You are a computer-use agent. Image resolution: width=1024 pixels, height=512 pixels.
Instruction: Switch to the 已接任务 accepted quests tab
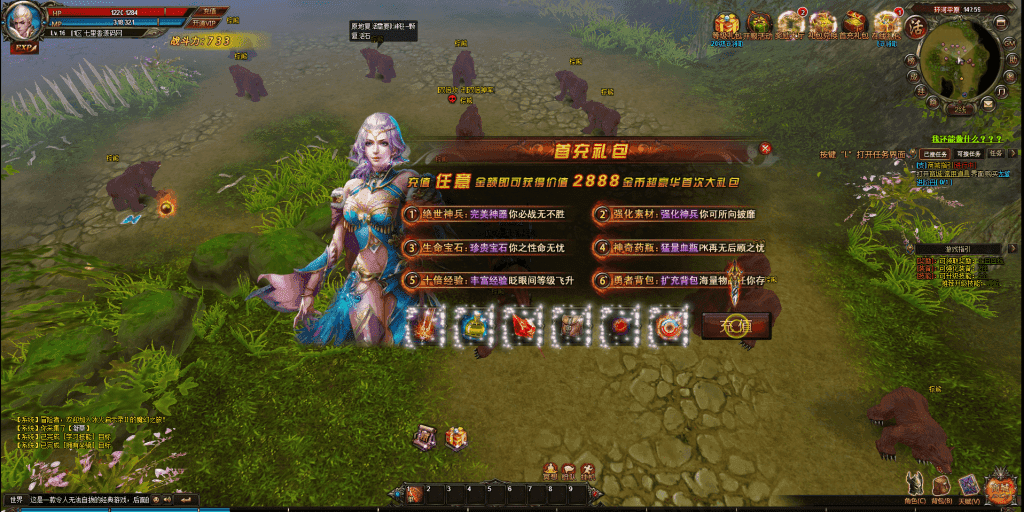click(x=935, y=154)
